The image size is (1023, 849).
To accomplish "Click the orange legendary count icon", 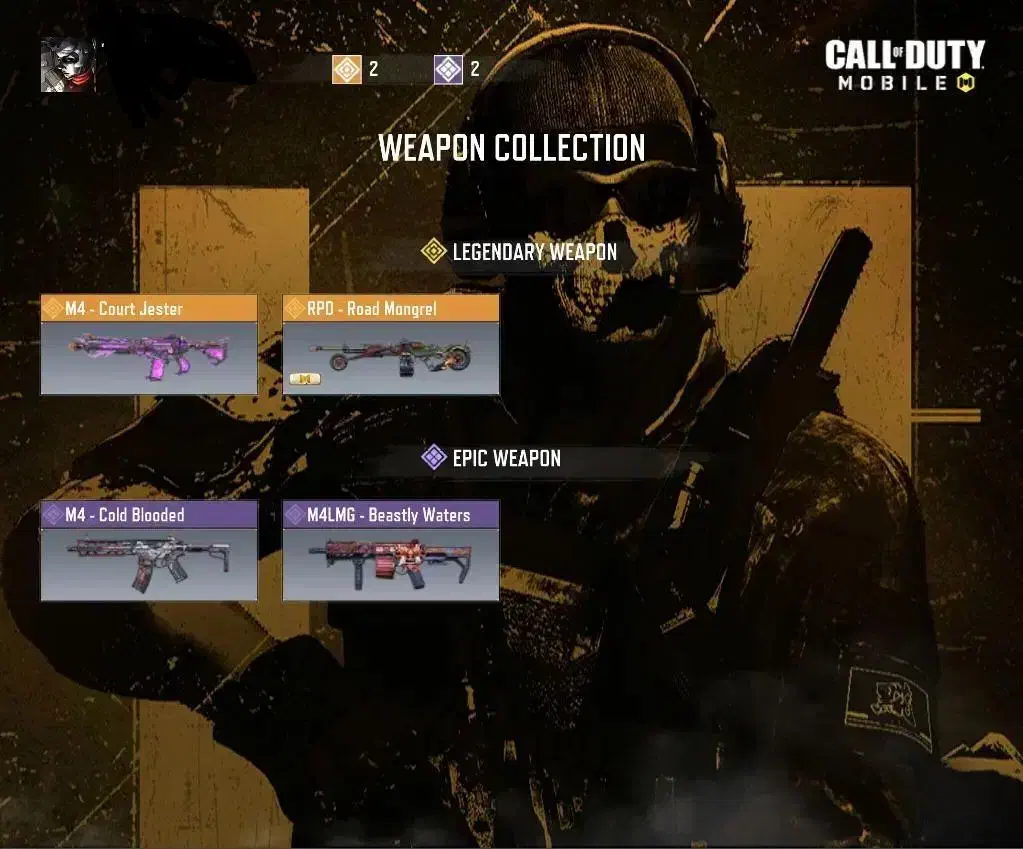I will pyautogui.click(x=347, y=69).
